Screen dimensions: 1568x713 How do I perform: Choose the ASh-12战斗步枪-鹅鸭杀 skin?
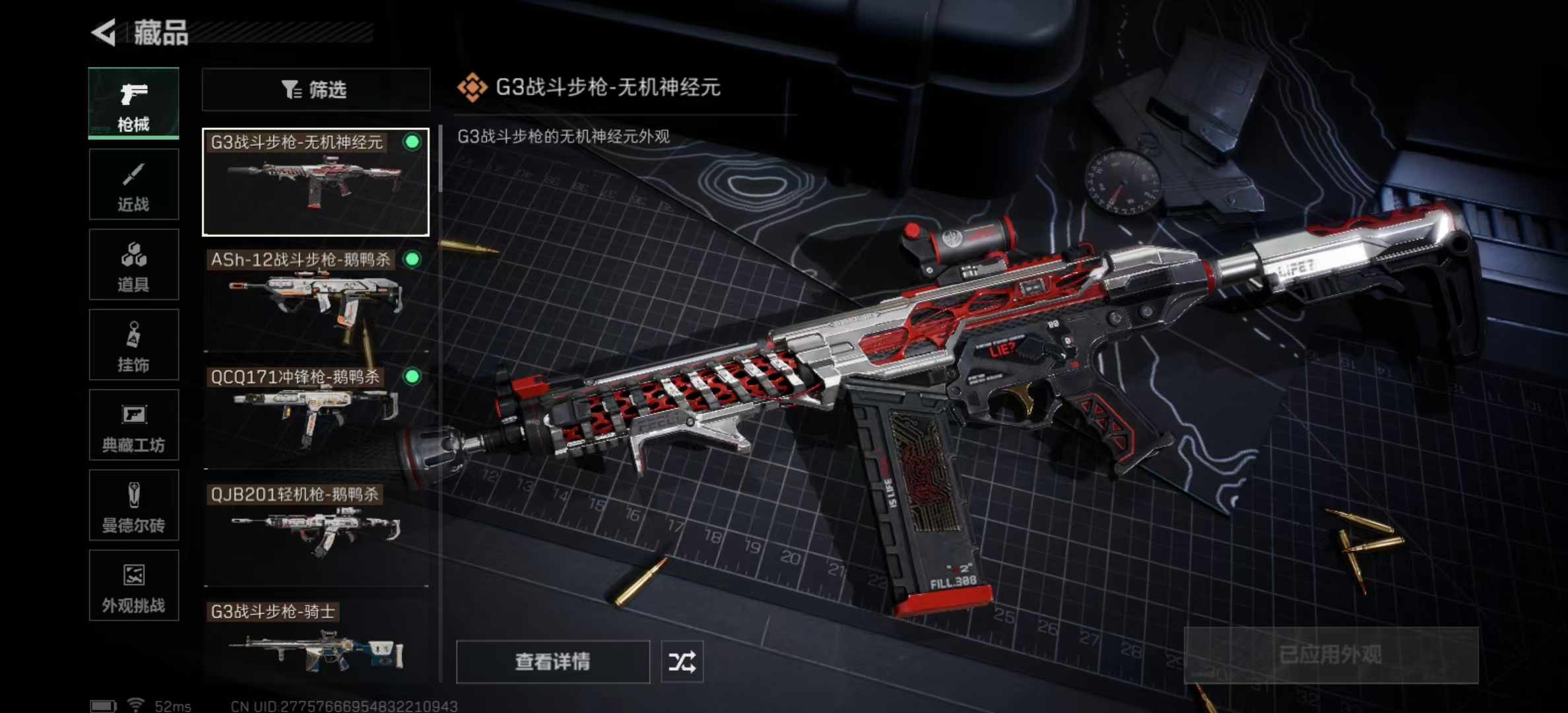[x=315, y=299]
